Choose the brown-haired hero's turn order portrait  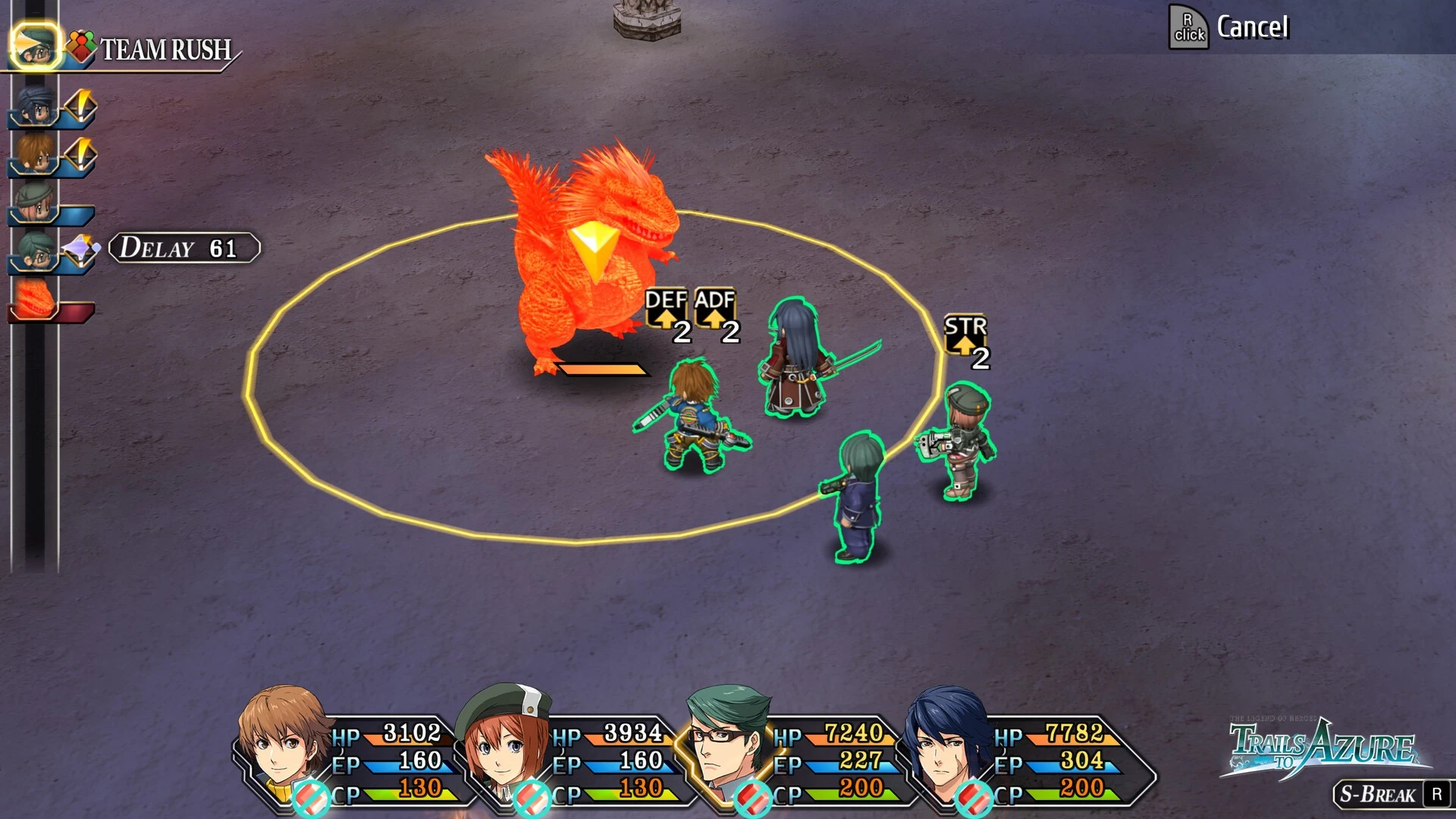[36, 155]
